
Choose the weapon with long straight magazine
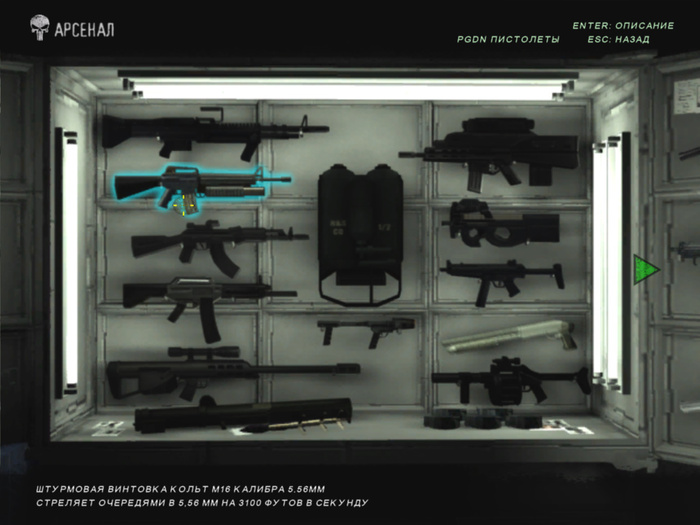coord(205,297)
